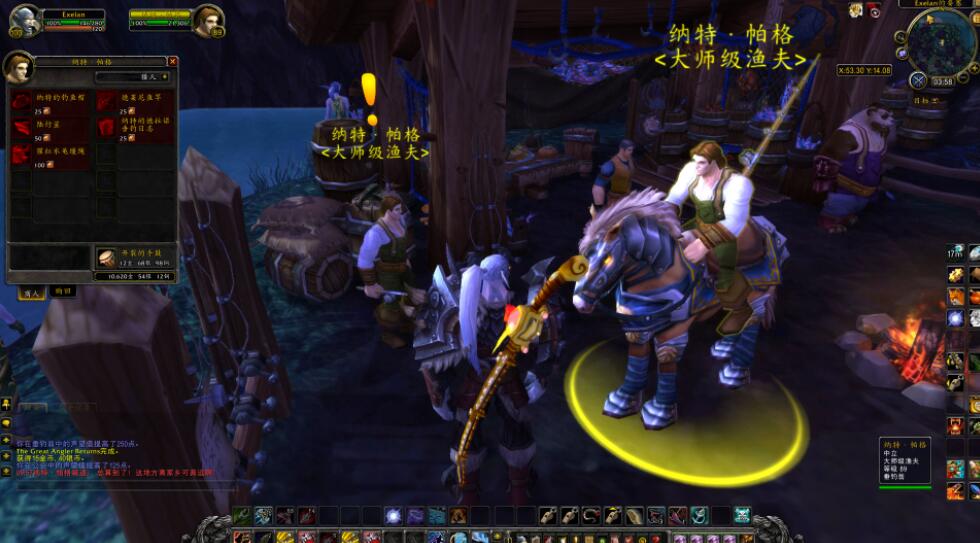Click the yellow flower buff icon
This screenshot has height=543, width=980.
pyautogui.click(x=856, y=10)
